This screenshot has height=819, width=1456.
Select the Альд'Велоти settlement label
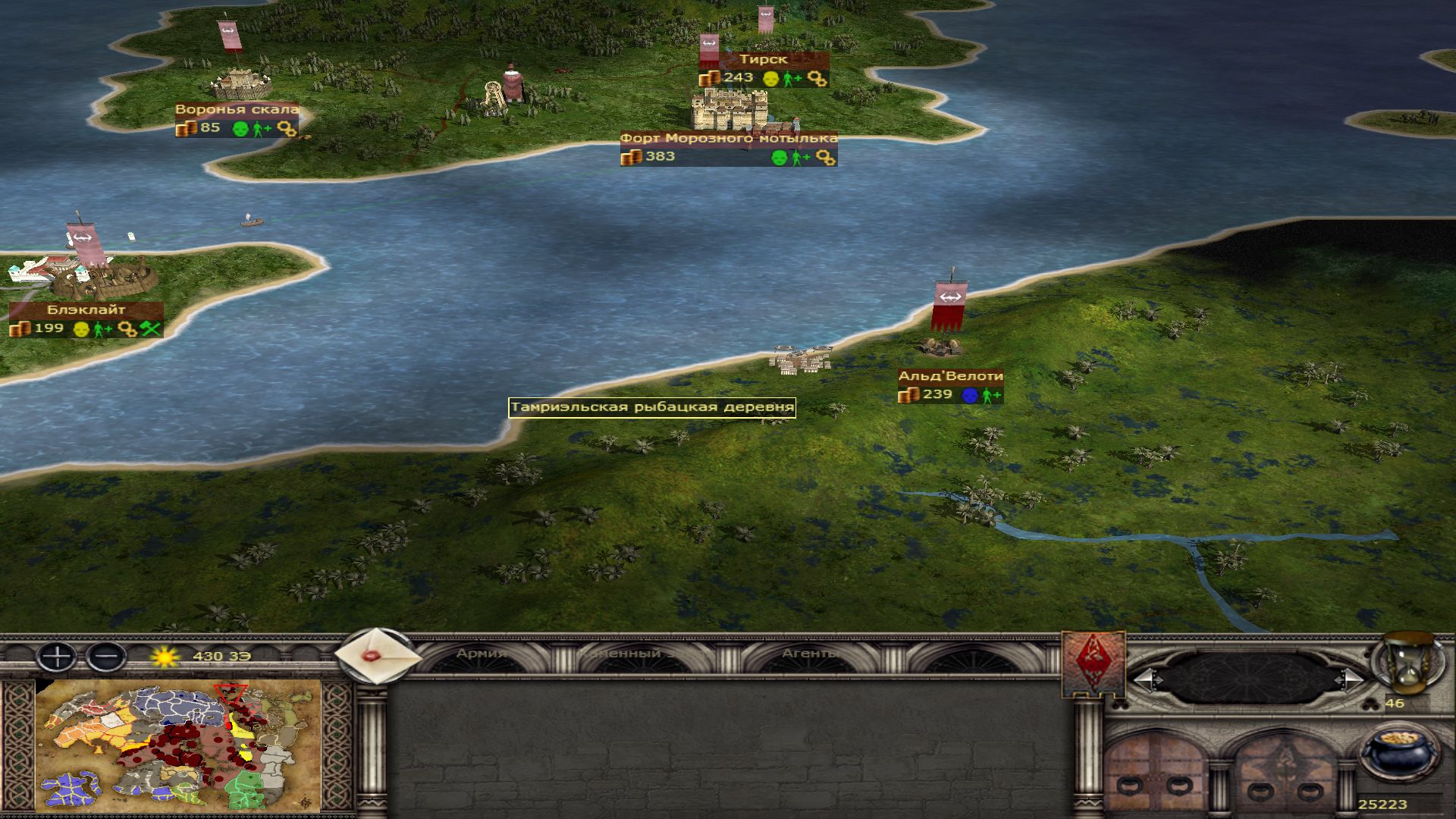pyautogui.click(x=950, y=376)
